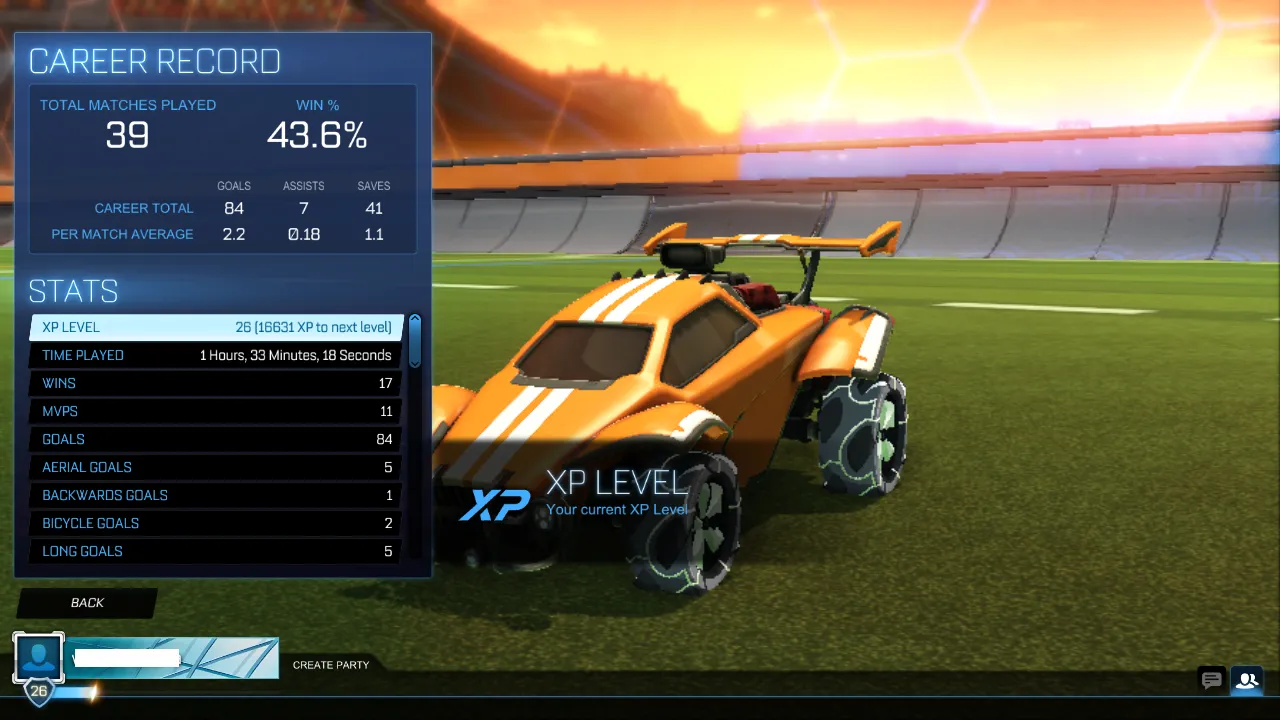
Task: Select the XP LEVEL stat row
Action: (x=215, y=327)
